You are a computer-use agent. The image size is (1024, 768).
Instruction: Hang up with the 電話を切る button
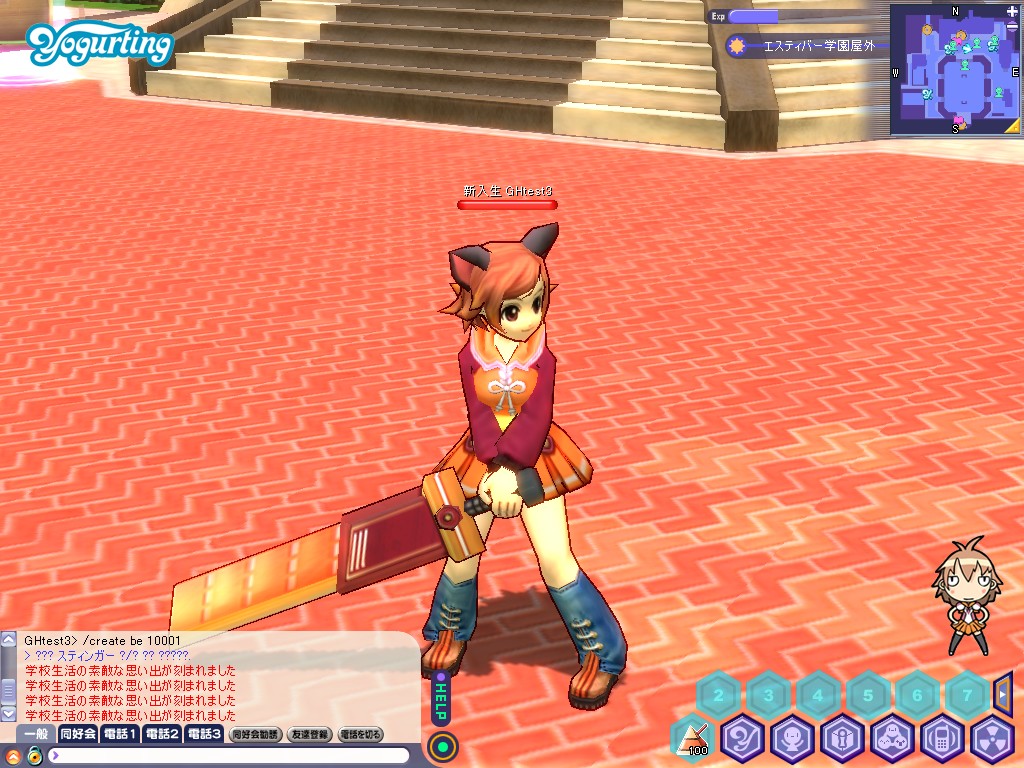click(361, 734)
